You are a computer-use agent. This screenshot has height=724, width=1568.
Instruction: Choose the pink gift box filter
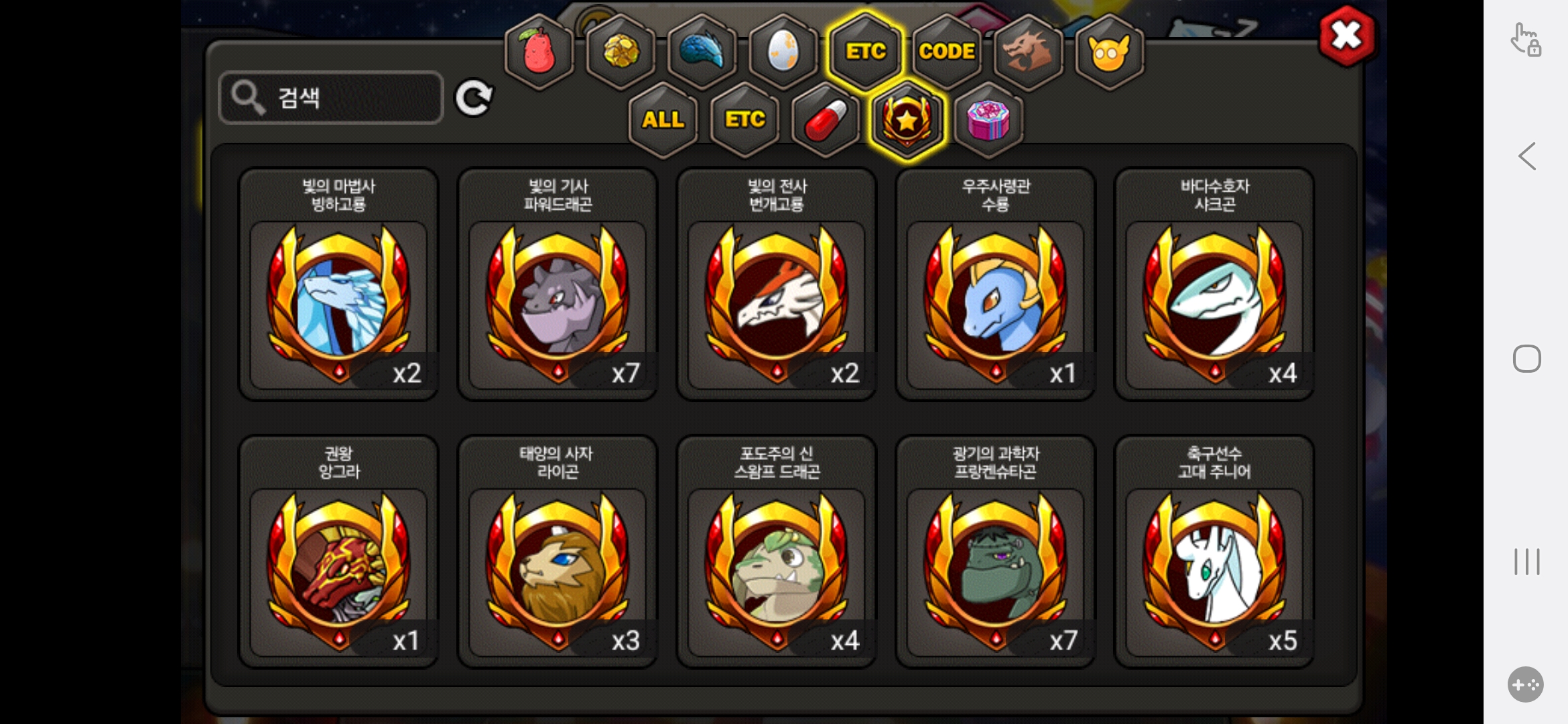point(988,120)
